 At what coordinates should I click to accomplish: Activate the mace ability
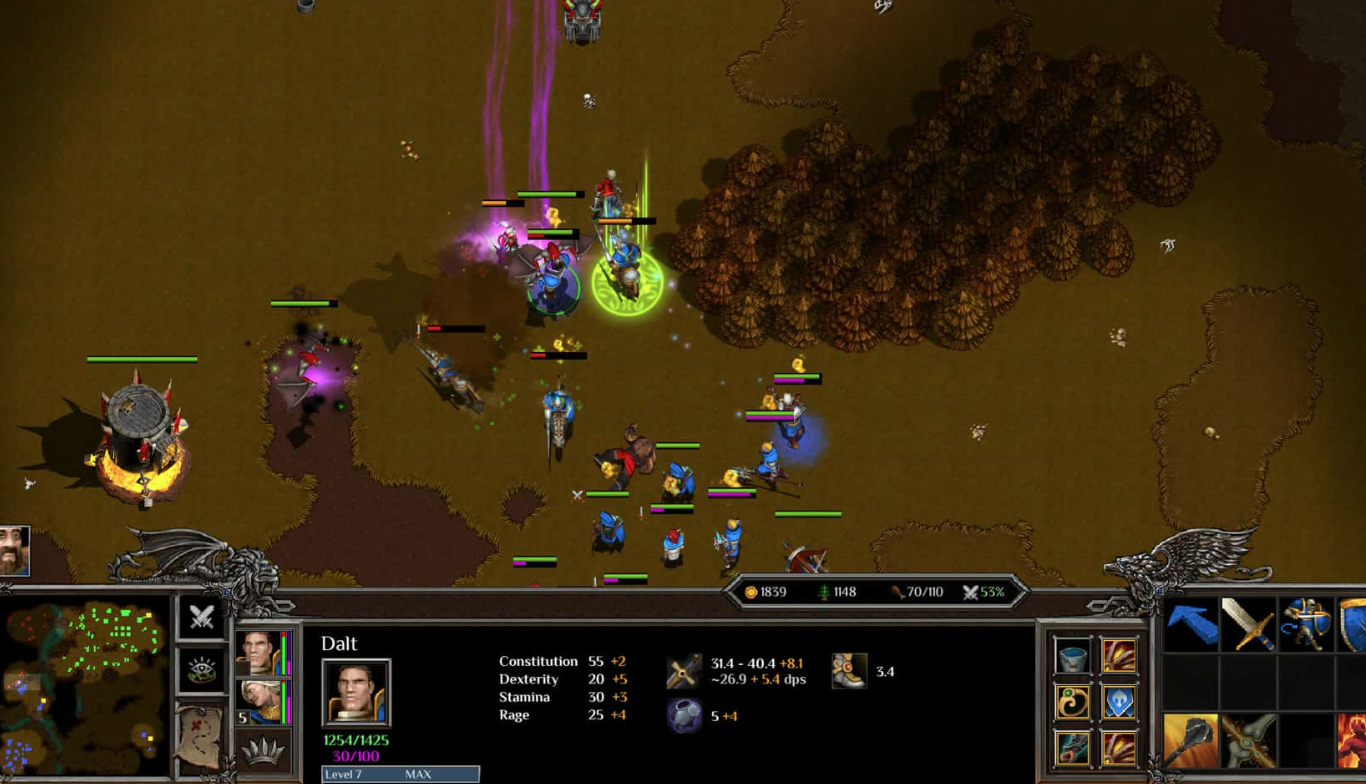click(x=1191, y=741)
